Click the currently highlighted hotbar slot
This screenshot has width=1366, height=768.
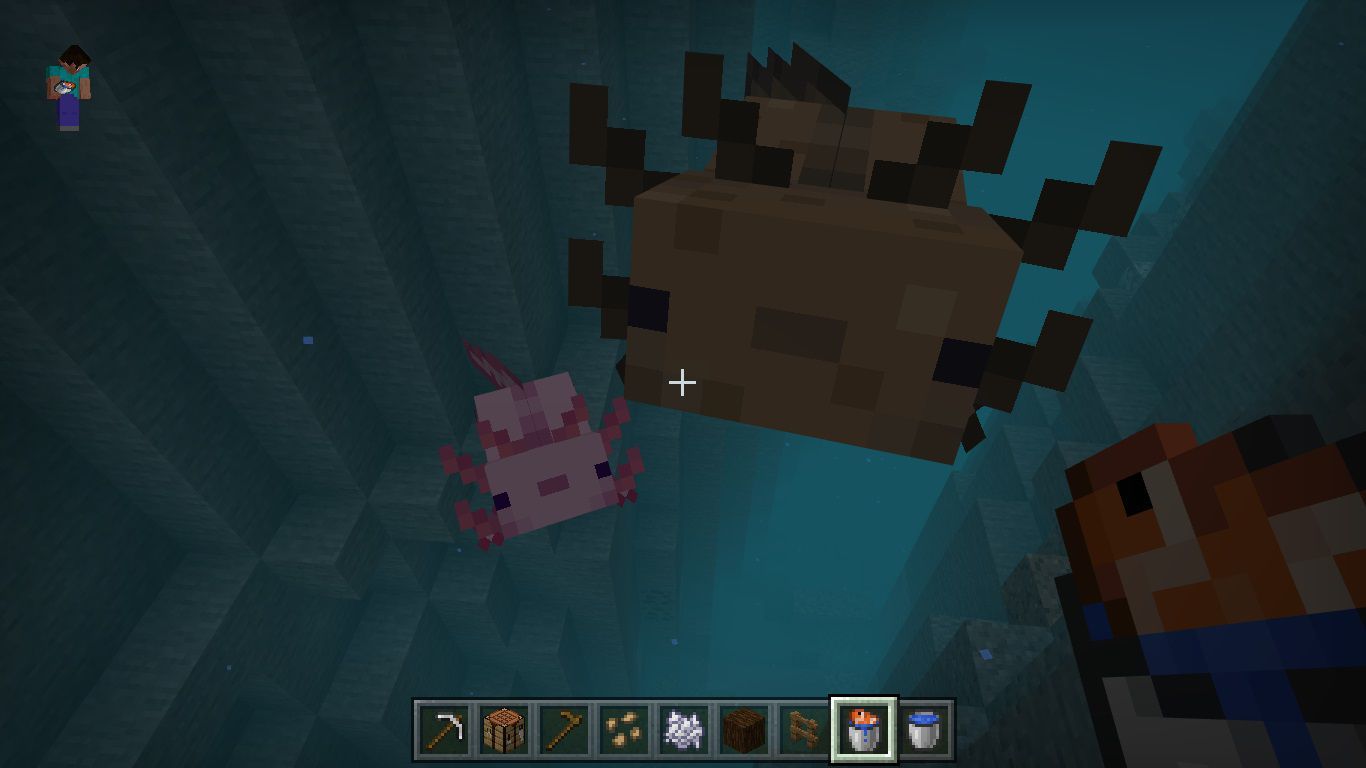tap(863, 730)
